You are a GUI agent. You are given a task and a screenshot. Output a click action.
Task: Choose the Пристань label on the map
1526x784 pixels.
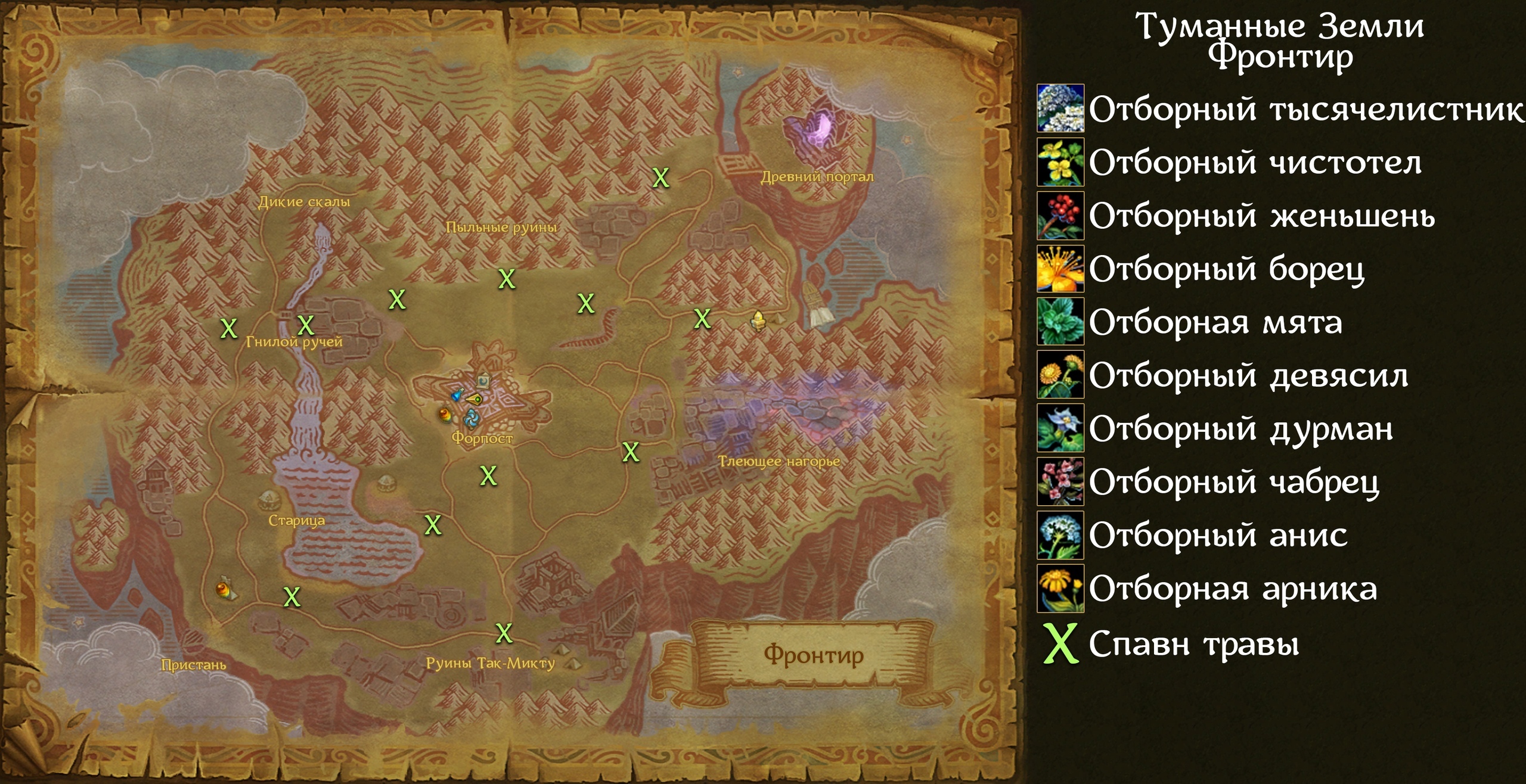point(193,665)
